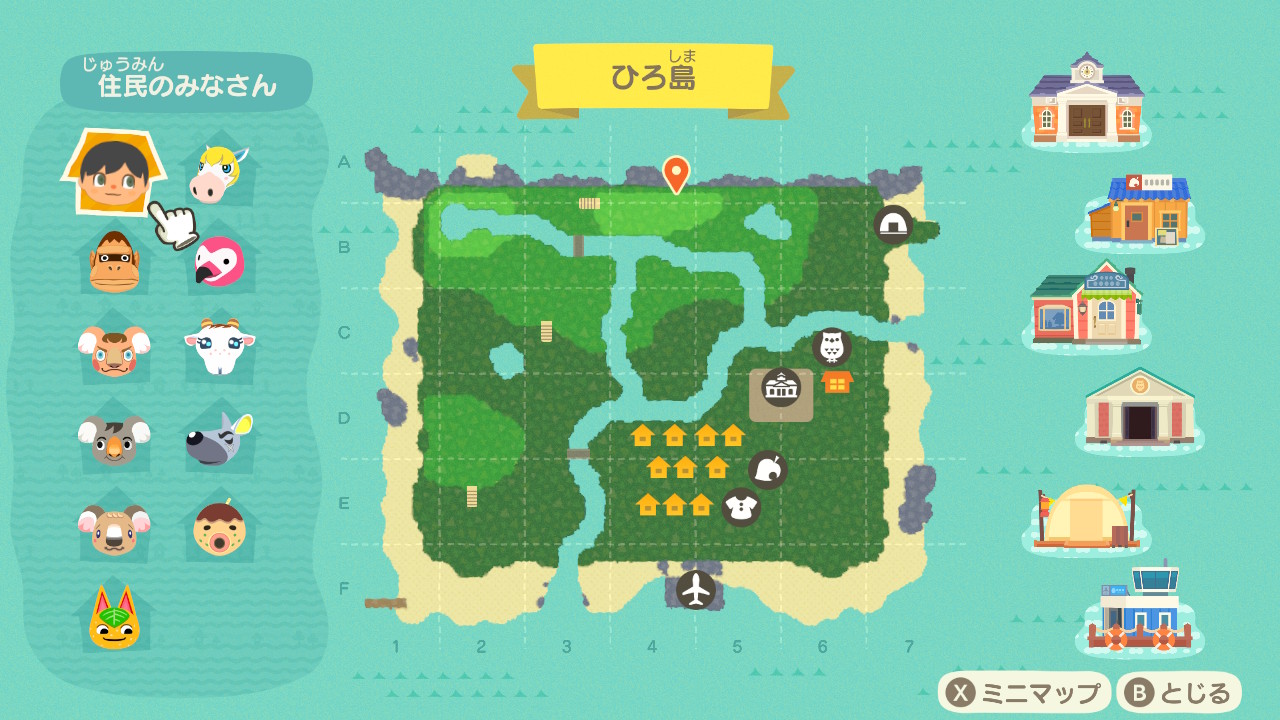Click the airport marker on the map
The width and height of the screenshot is (1280, 720).
tap(696, 589)
